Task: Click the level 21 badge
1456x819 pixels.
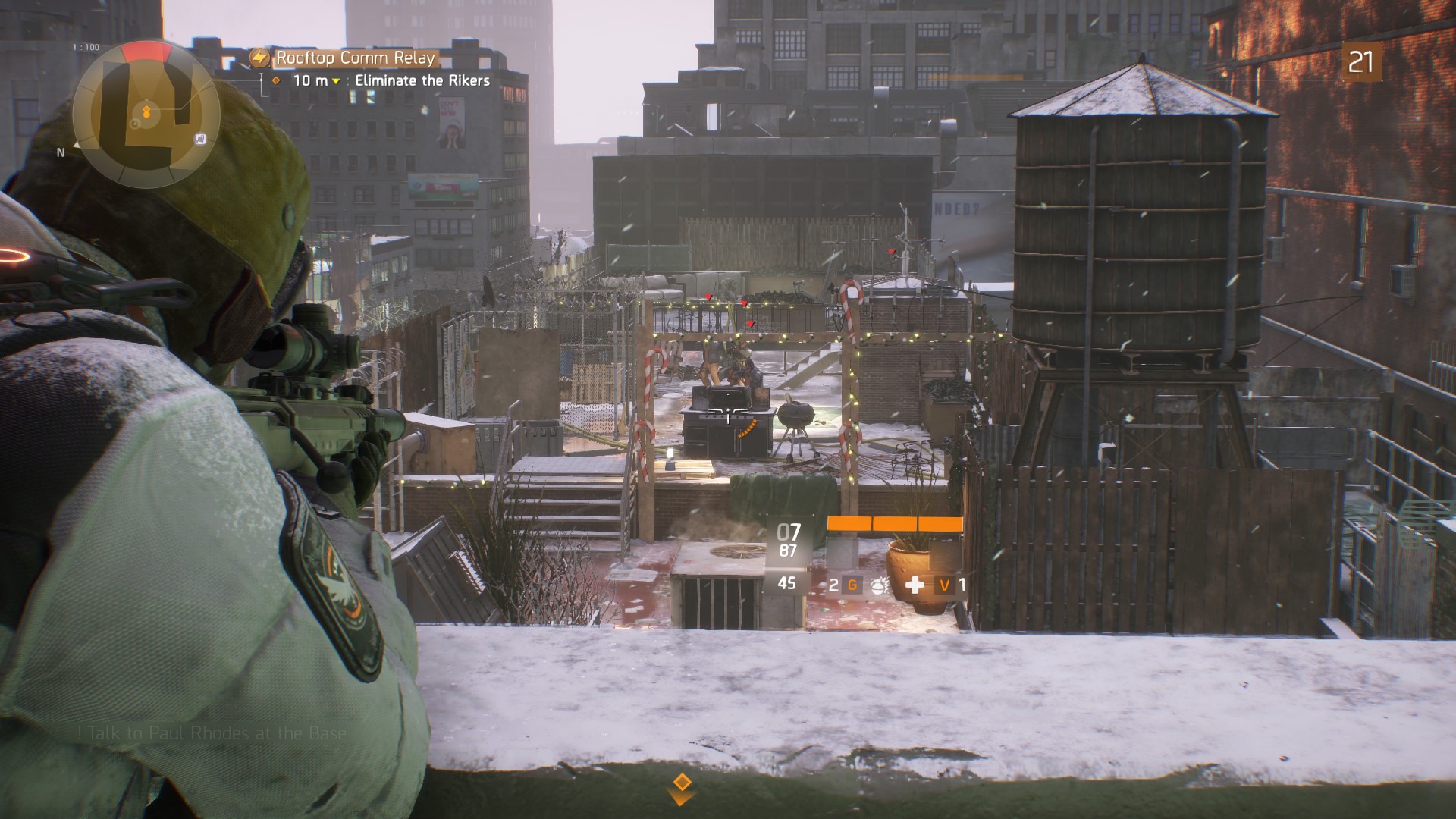Action: click(x=1360, y=62)
